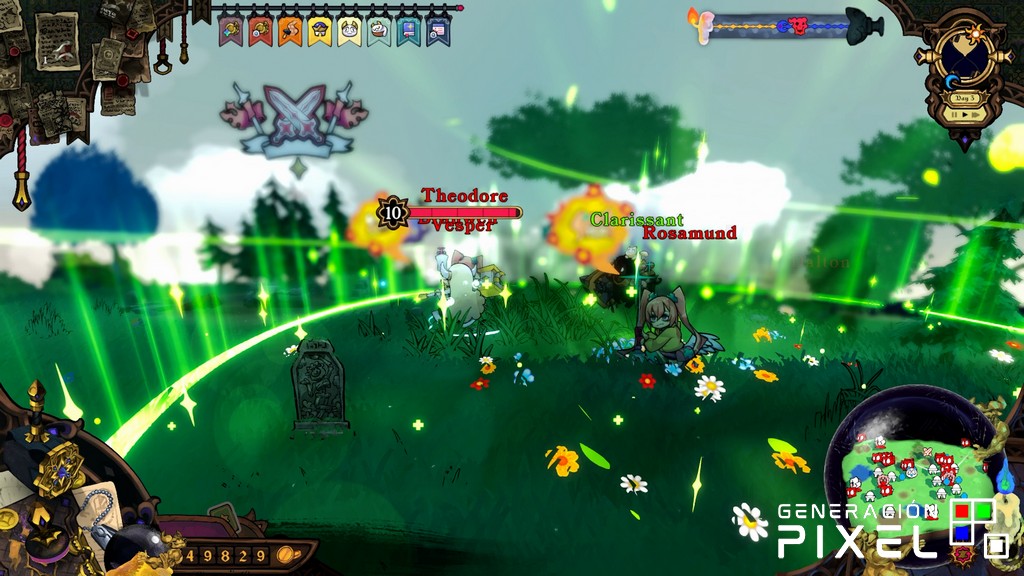
Task: Open the red bell banner
Action: pos(260,31)
